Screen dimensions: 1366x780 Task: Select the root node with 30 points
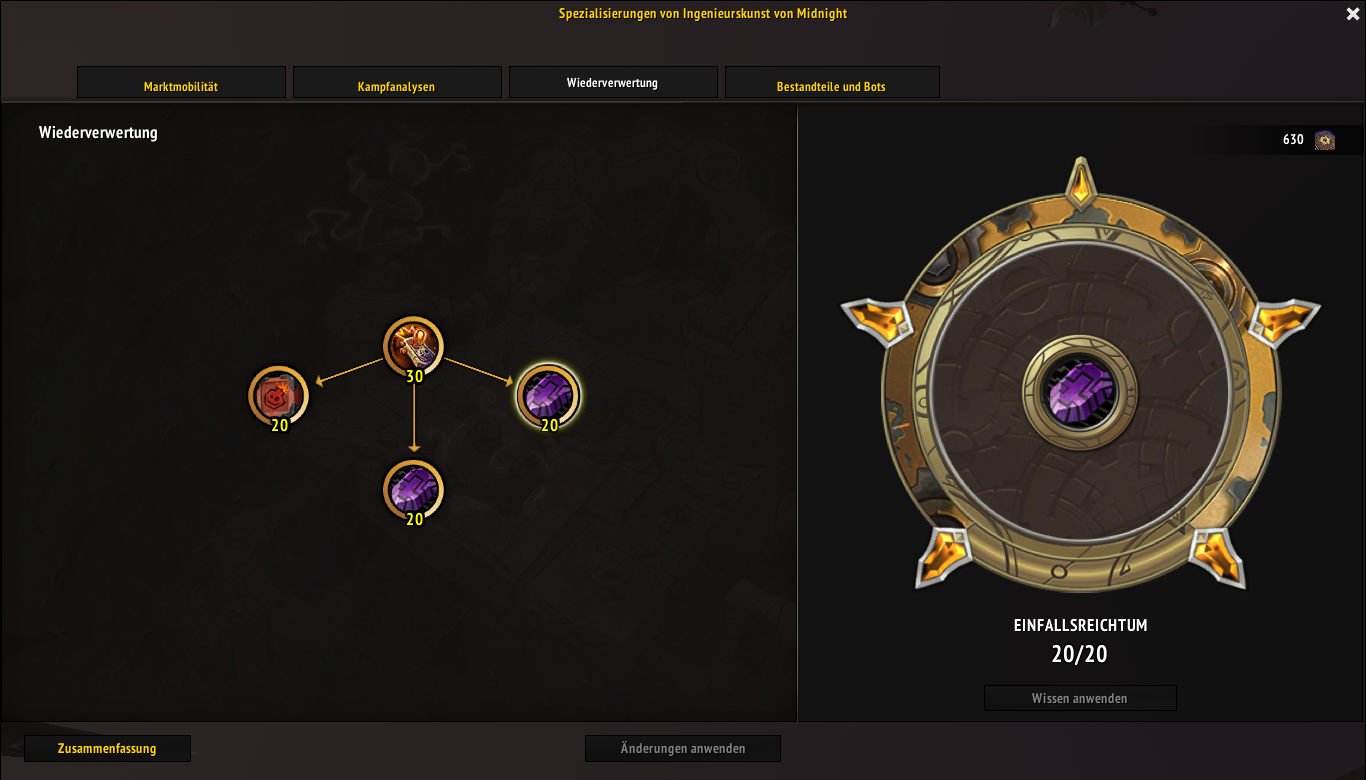[413, 347]
